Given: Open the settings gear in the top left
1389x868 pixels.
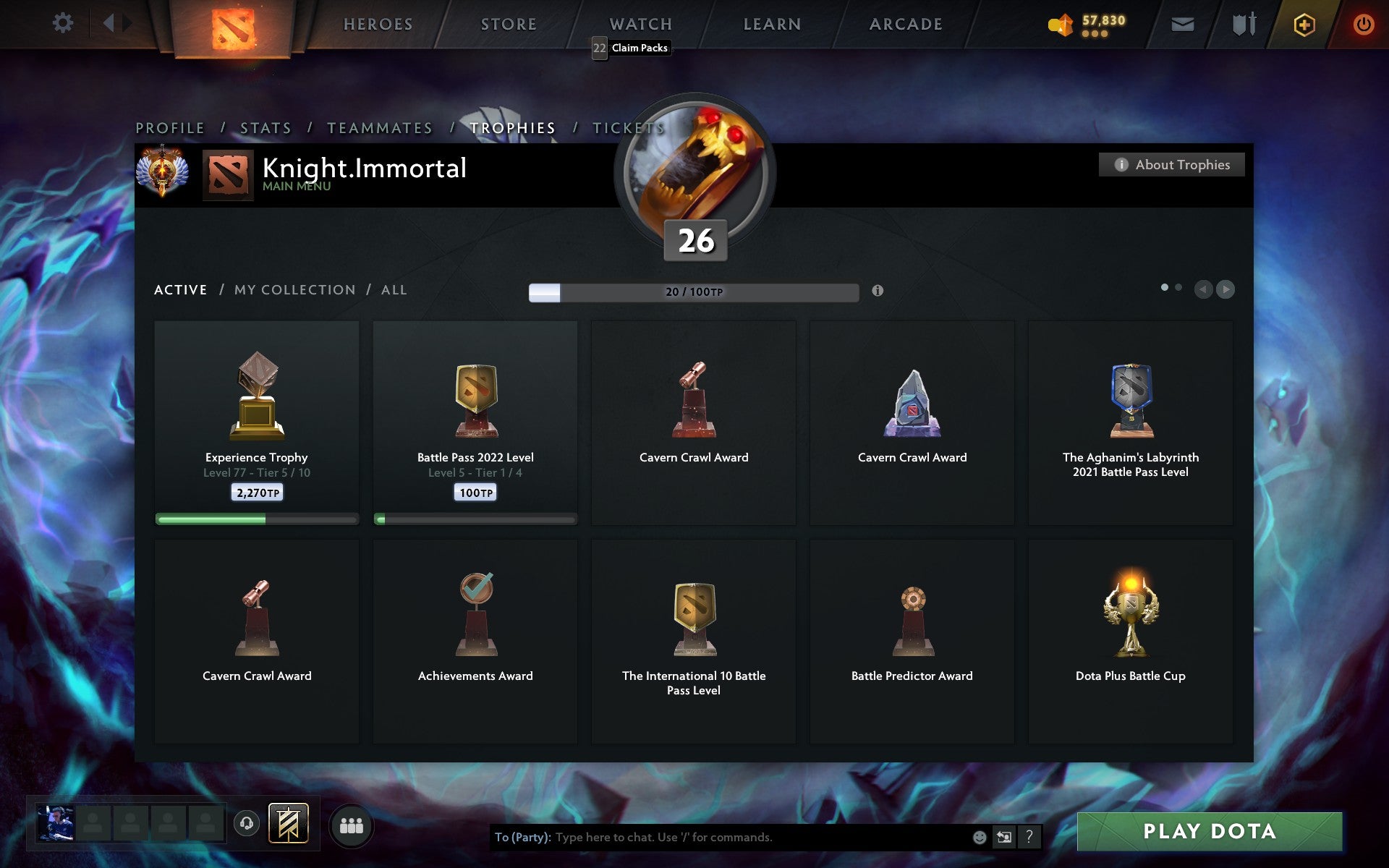Looking at the screenshot, I should point(63,22).
